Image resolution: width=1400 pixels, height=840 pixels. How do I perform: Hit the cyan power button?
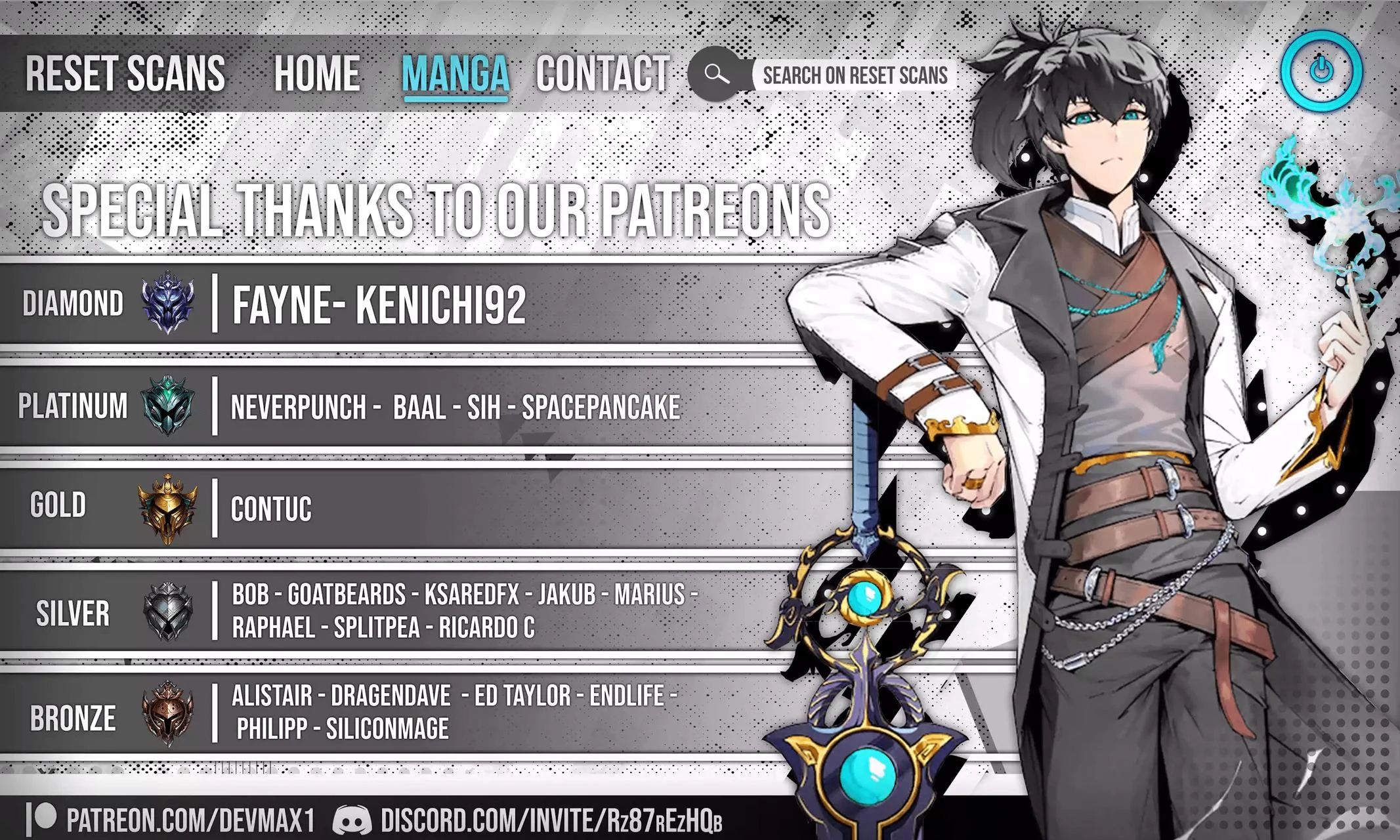[x=1321, y=70]
